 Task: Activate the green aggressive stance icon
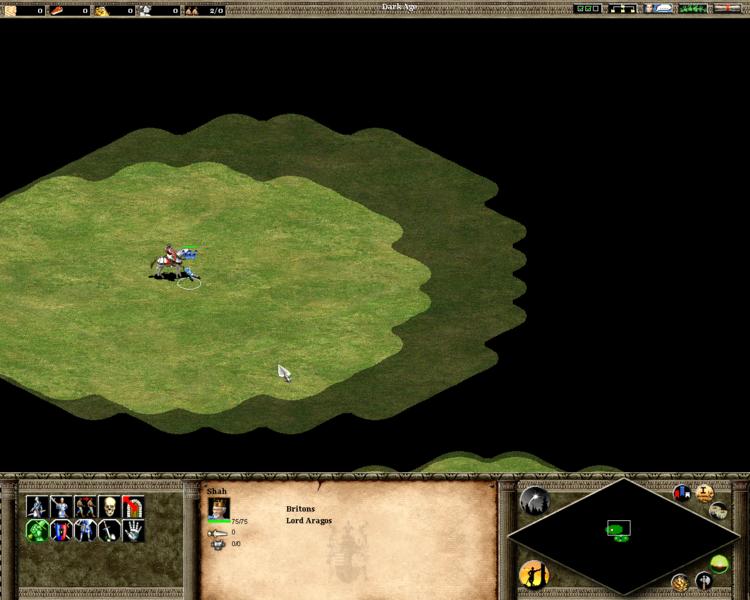(37, 531)
